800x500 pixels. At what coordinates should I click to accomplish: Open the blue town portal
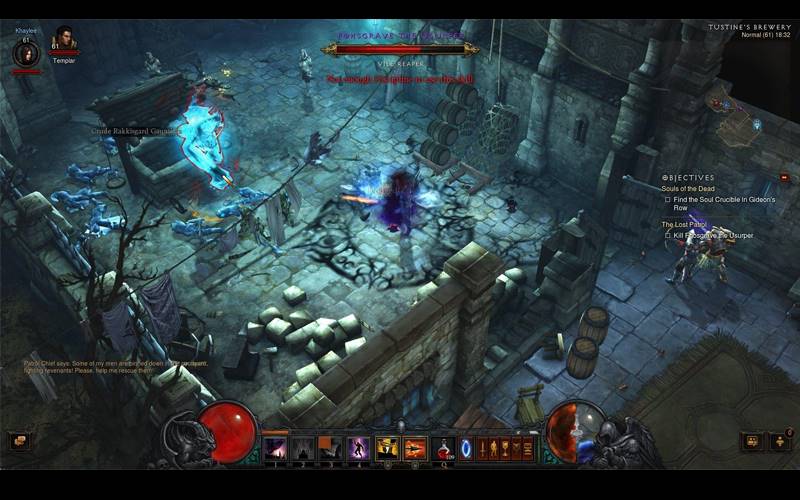tap(466, 448)
